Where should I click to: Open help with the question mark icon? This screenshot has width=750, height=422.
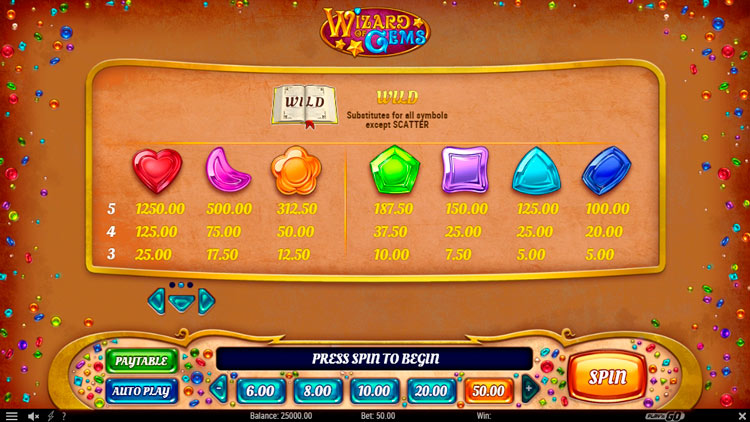(64, 415)
